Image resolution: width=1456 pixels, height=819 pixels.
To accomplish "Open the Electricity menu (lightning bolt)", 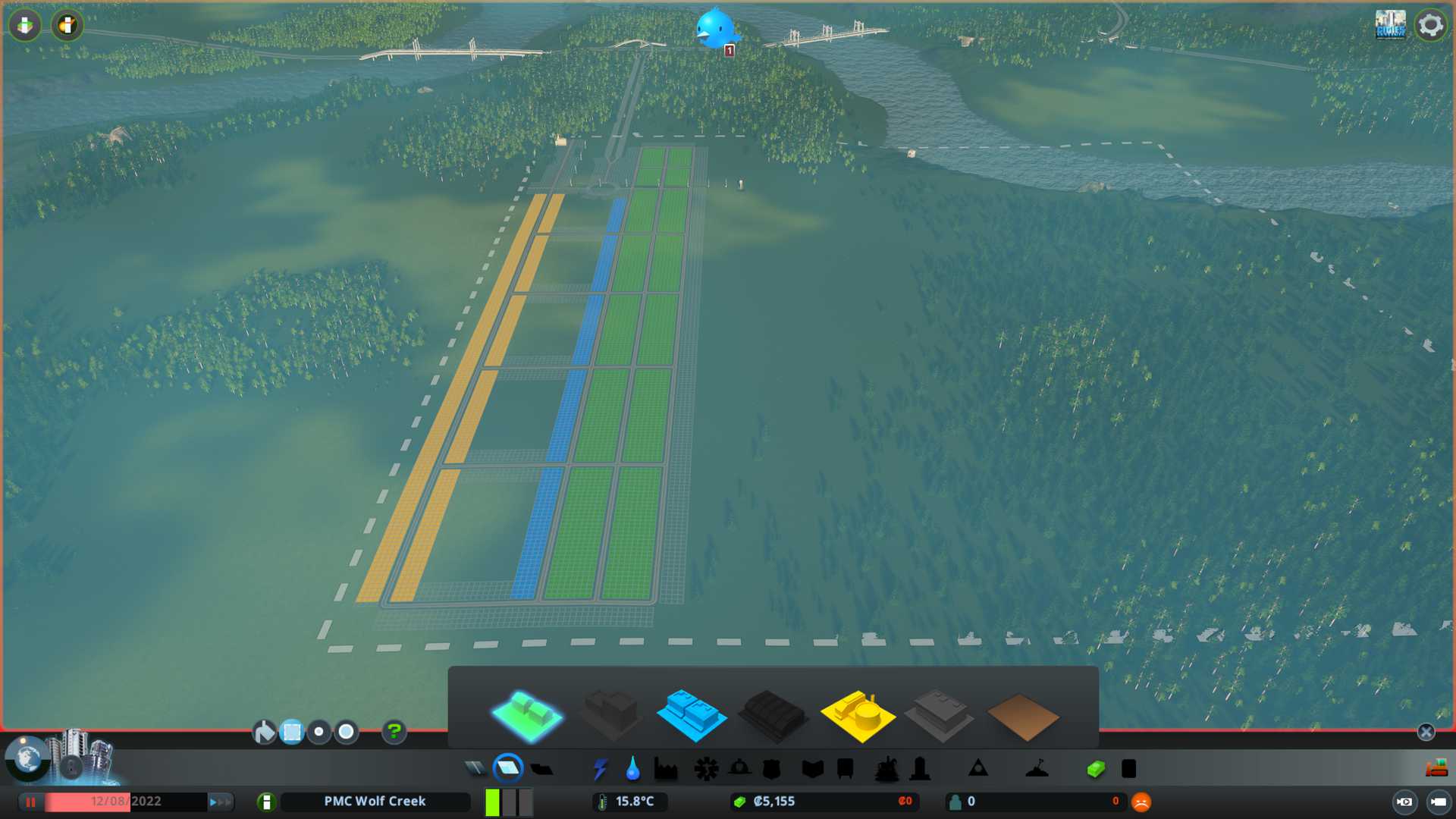I will point(600,769).
